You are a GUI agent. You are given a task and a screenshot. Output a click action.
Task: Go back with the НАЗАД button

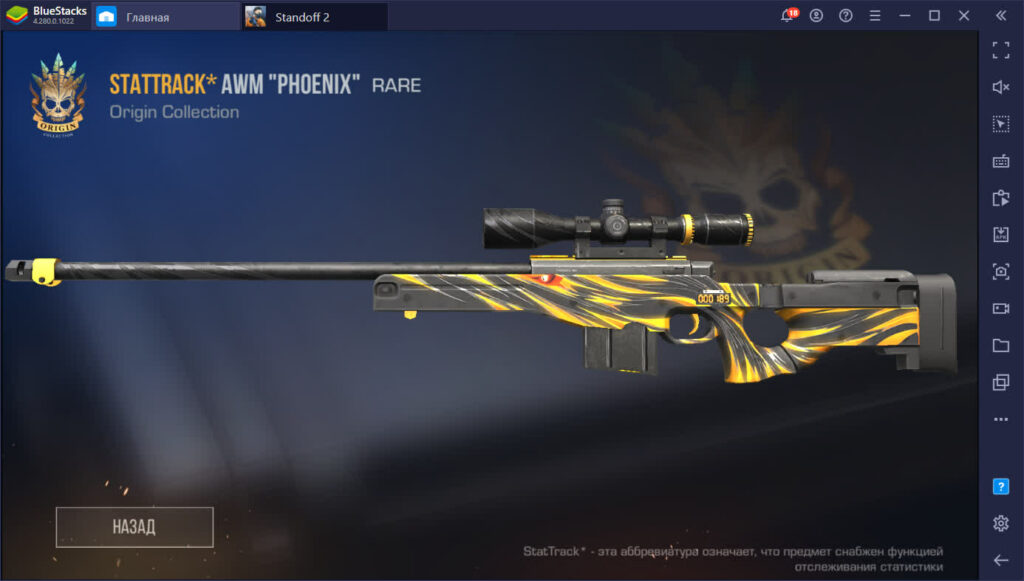click(134, 527)
